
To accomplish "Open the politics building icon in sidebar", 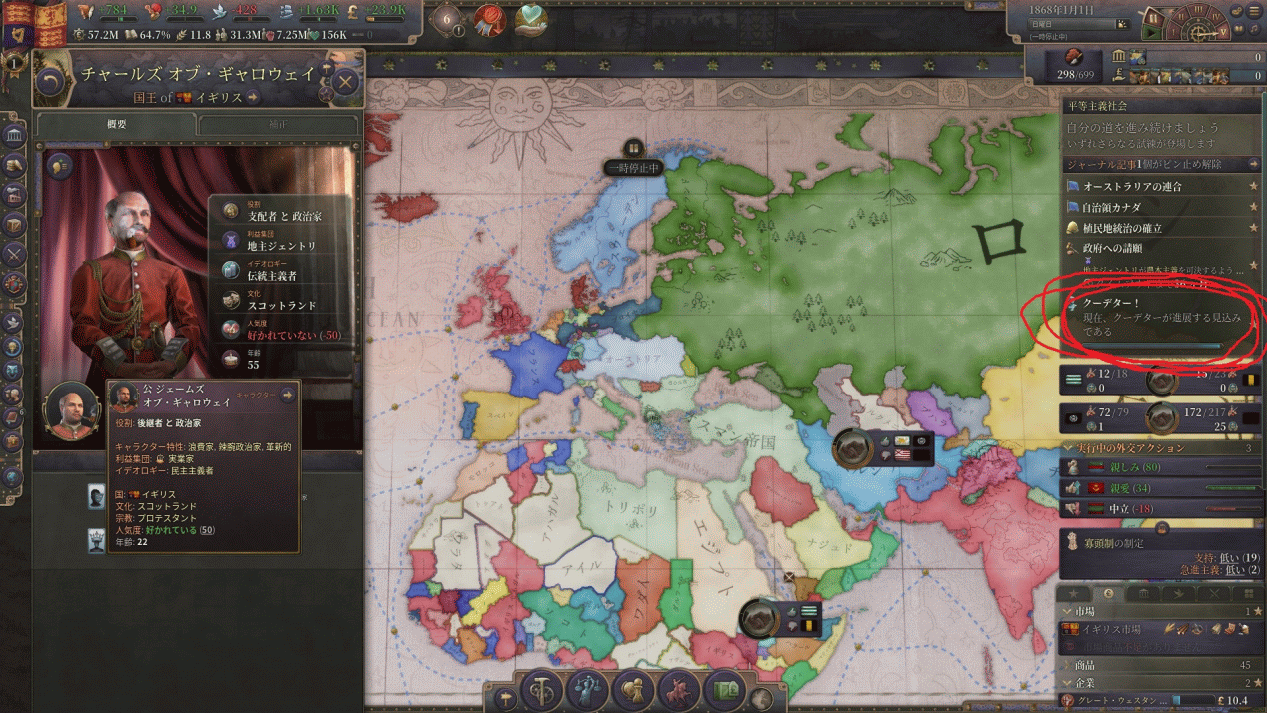I will [x=14, y=135].
